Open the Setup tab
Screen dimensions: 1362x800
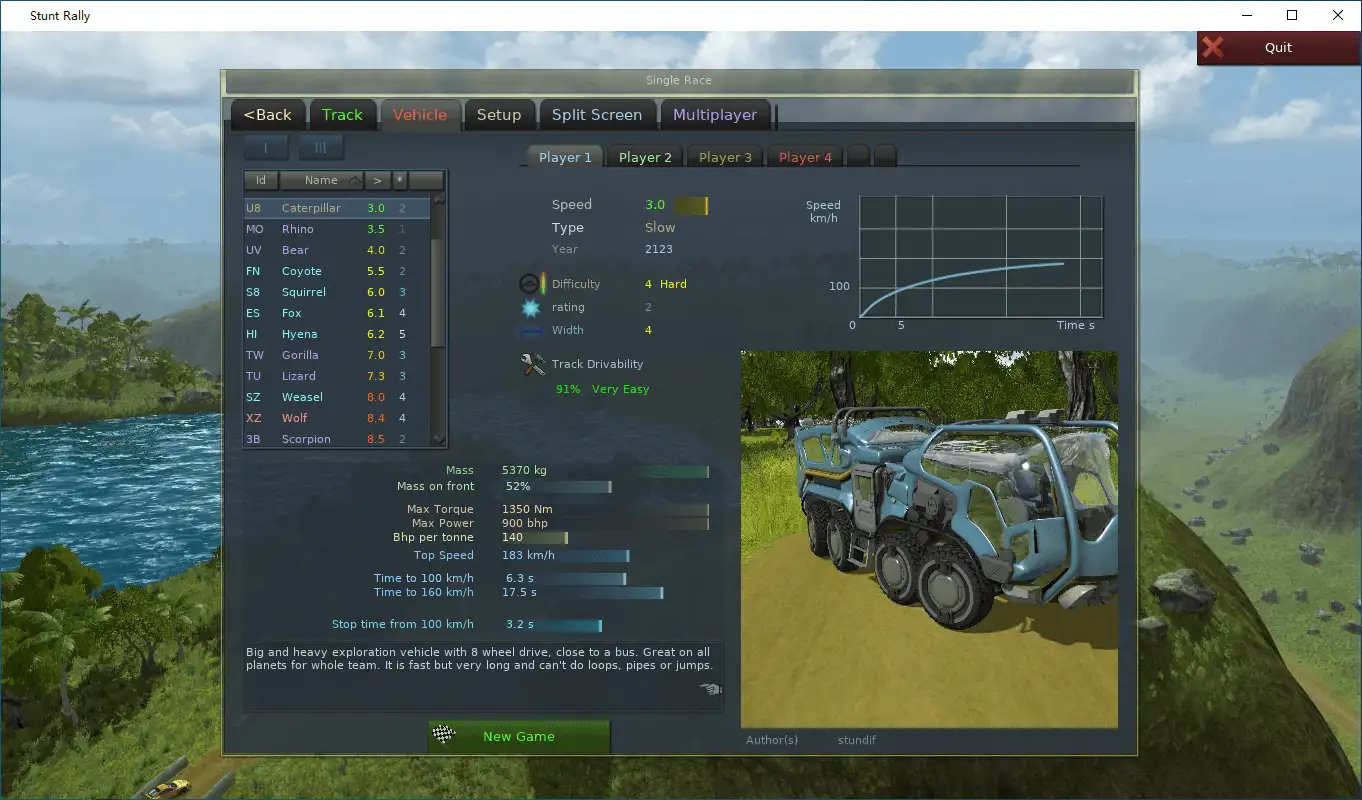(498, 115)
